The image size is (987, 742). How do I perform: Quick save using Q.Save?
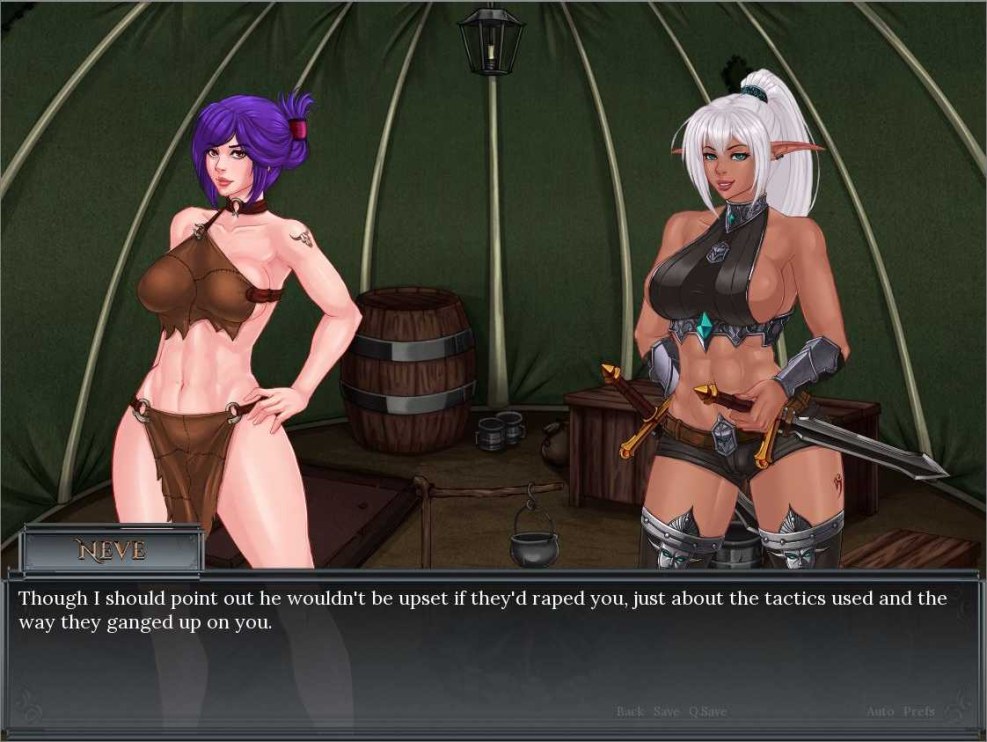pyautogui.click(x=707, y=711)
